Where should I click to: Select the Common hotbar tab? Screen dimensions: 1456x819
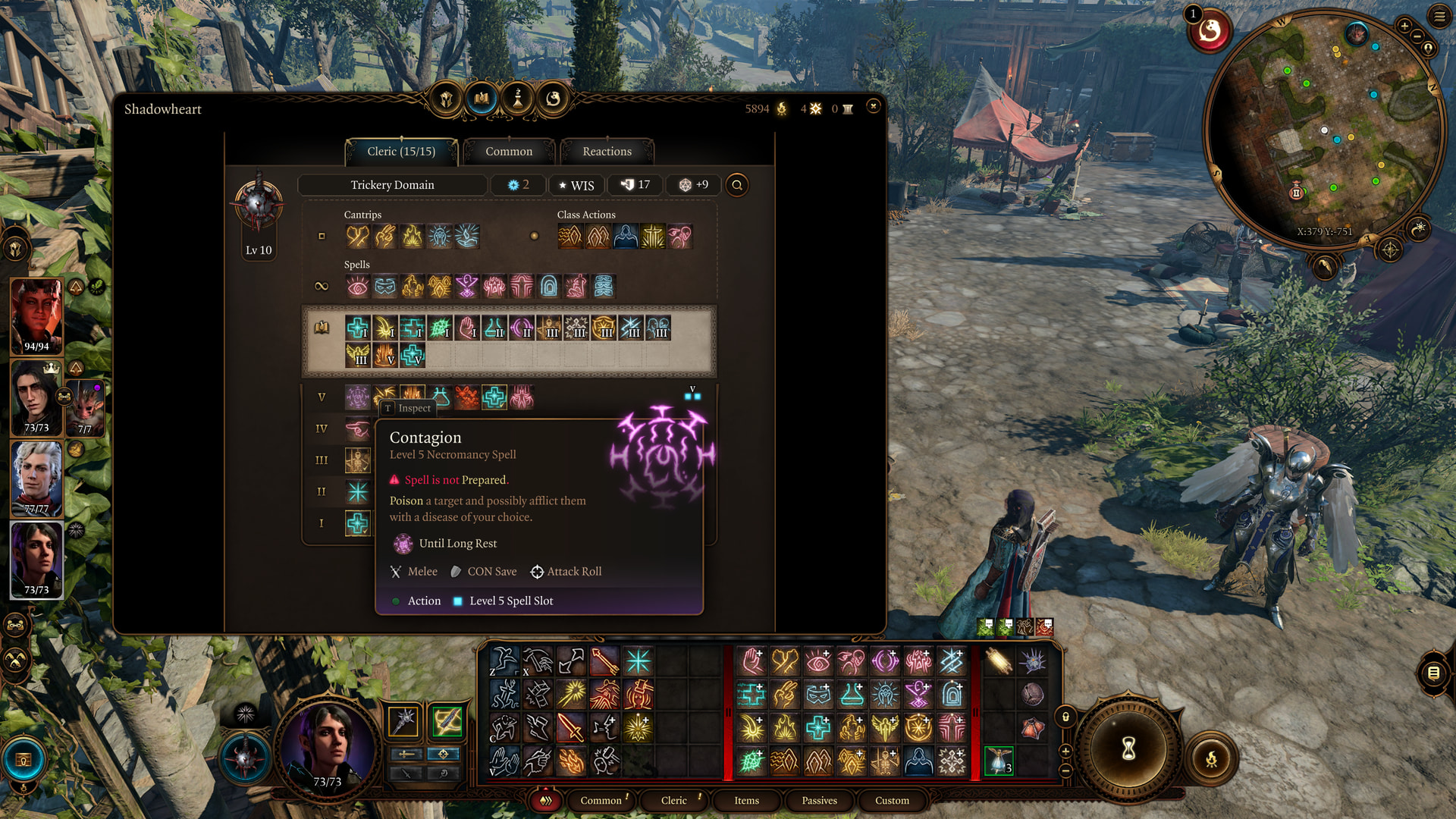[x=601, y=800]
